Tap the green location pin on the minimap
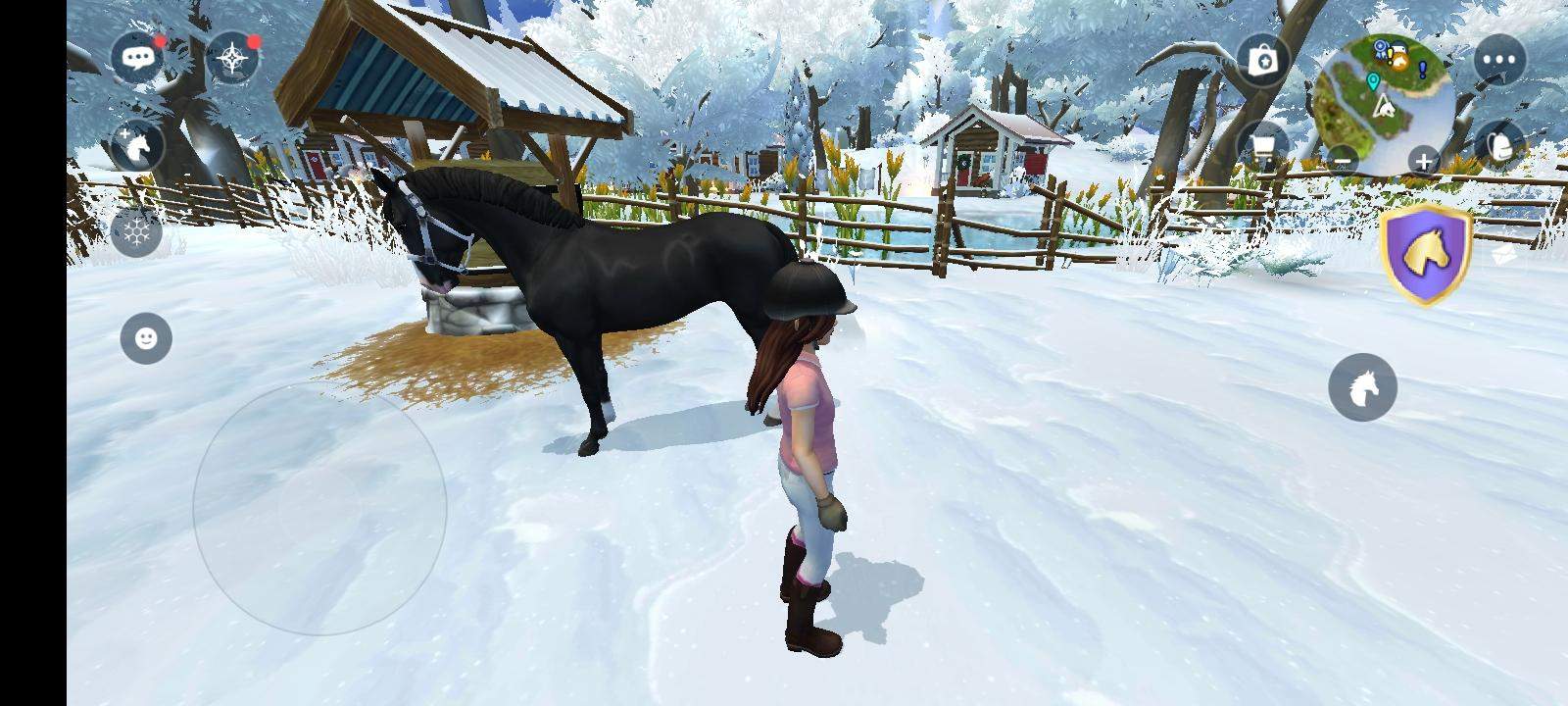 coord(1372,80)
